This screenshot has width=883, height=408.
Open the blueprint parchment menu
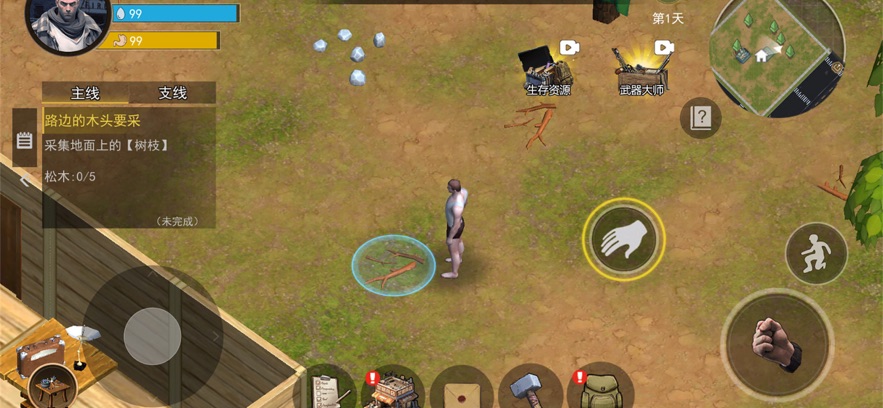point(461,388)
